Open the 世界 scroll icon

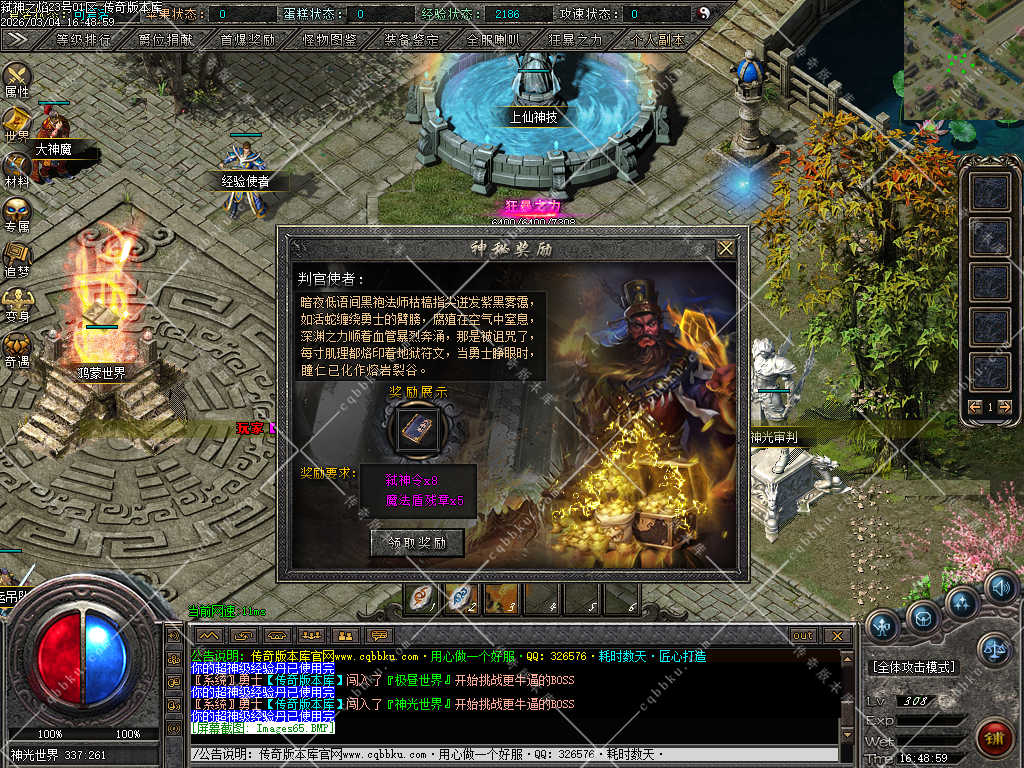click(17, 122)
